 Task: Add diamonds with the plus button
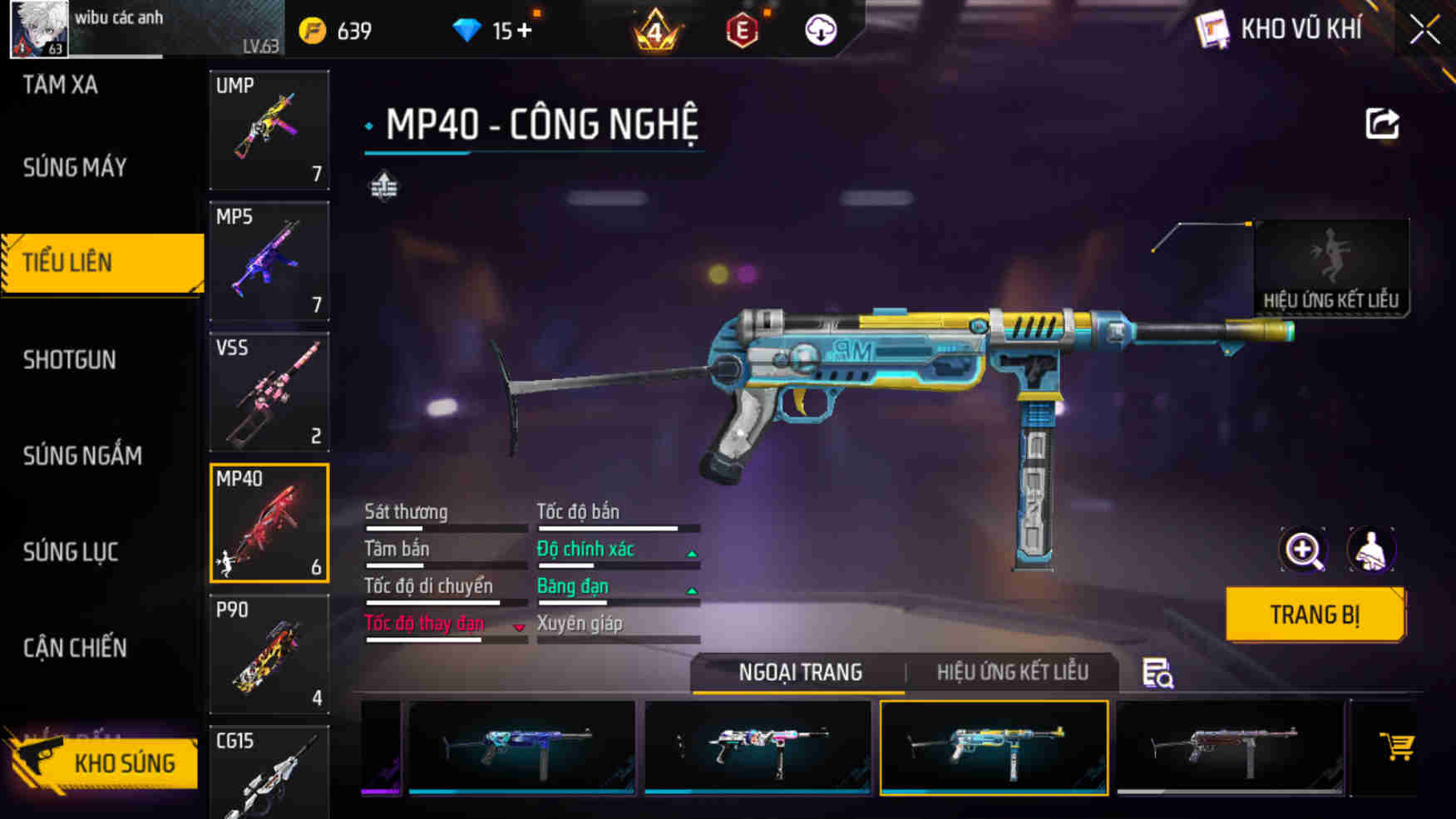coord(525,31)
